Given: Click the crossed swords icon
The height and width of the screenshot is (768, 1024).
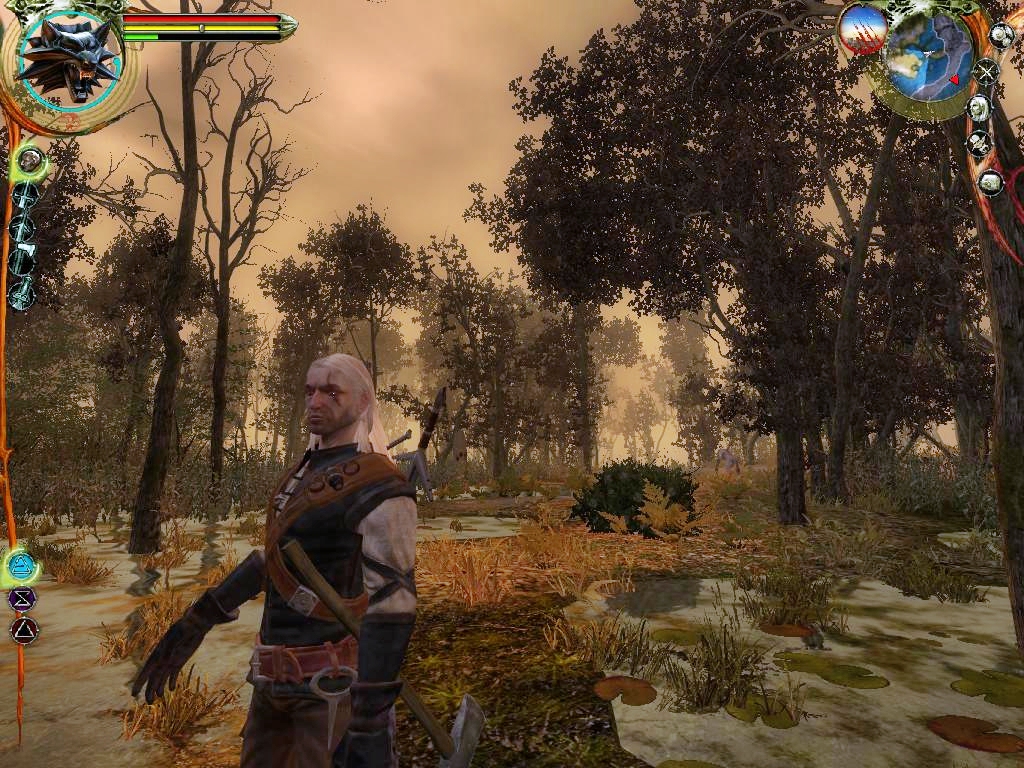Looking at the screenshot, I should pos(986,72).
